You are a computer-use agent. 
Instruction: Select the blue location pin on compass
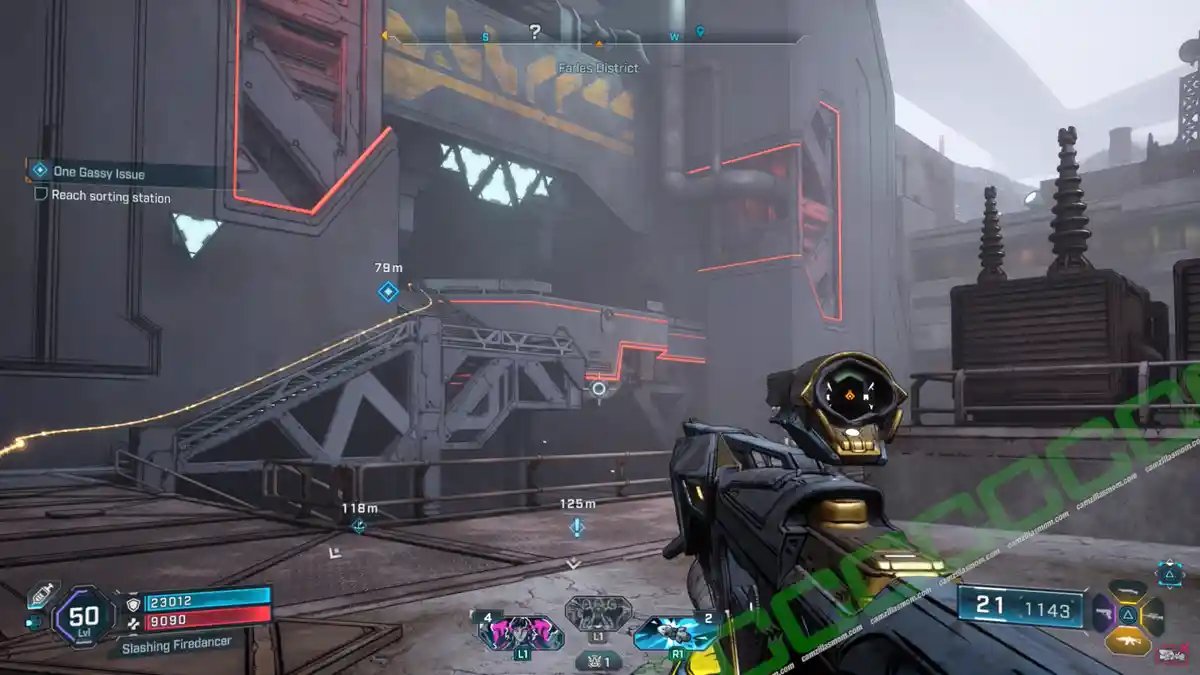700,32
